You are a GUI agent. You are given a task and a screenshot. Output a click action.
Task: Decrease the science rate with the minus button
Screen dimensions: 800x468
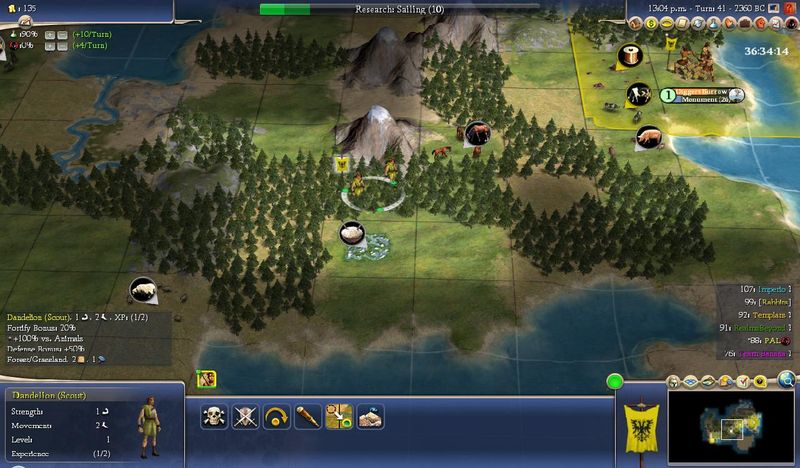pyautogui.click(x=62, y=34)
